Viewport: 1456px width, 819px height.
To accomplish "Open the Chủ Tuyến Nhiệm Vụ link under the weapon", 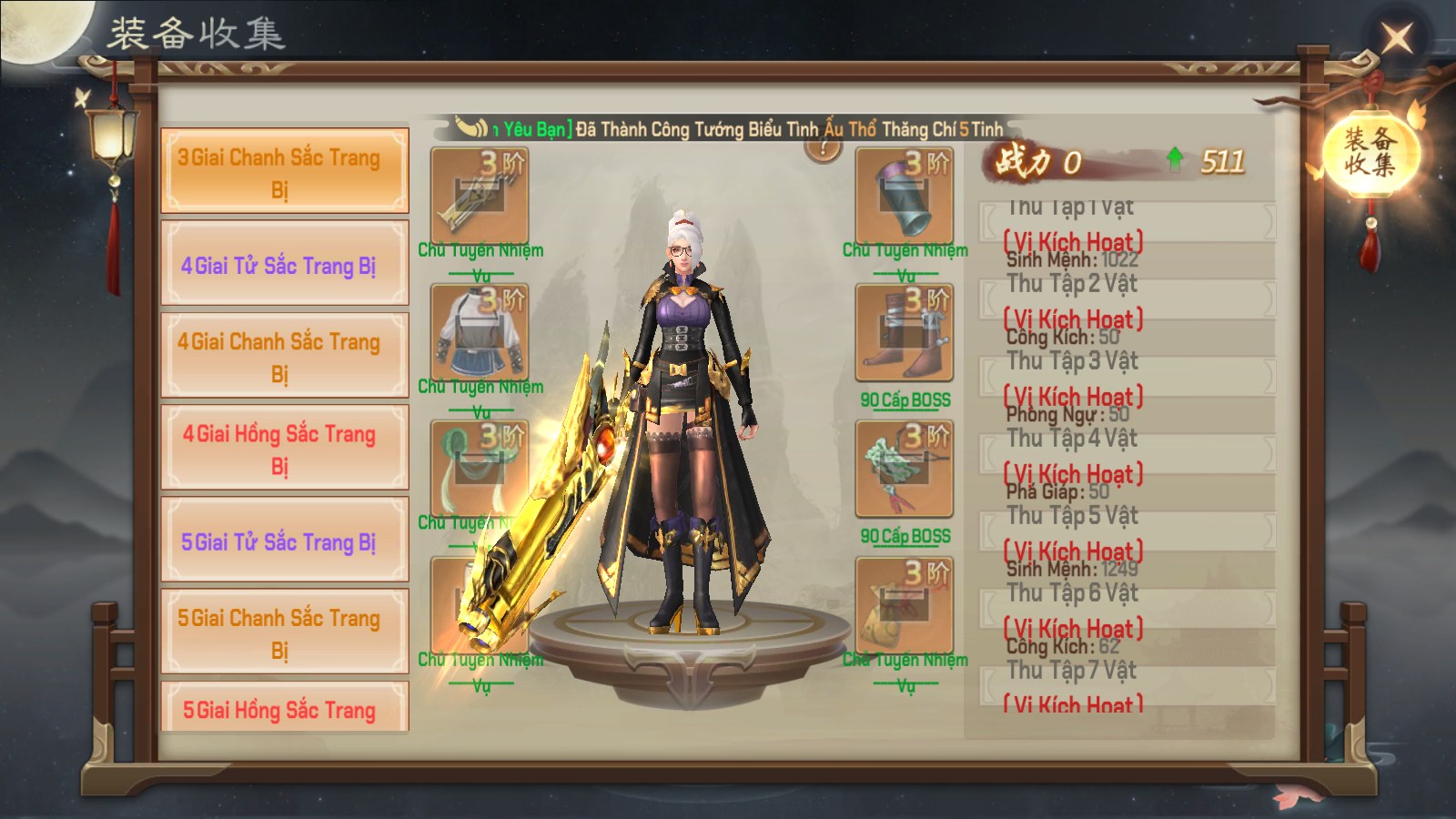I will (x=483, y=259).
